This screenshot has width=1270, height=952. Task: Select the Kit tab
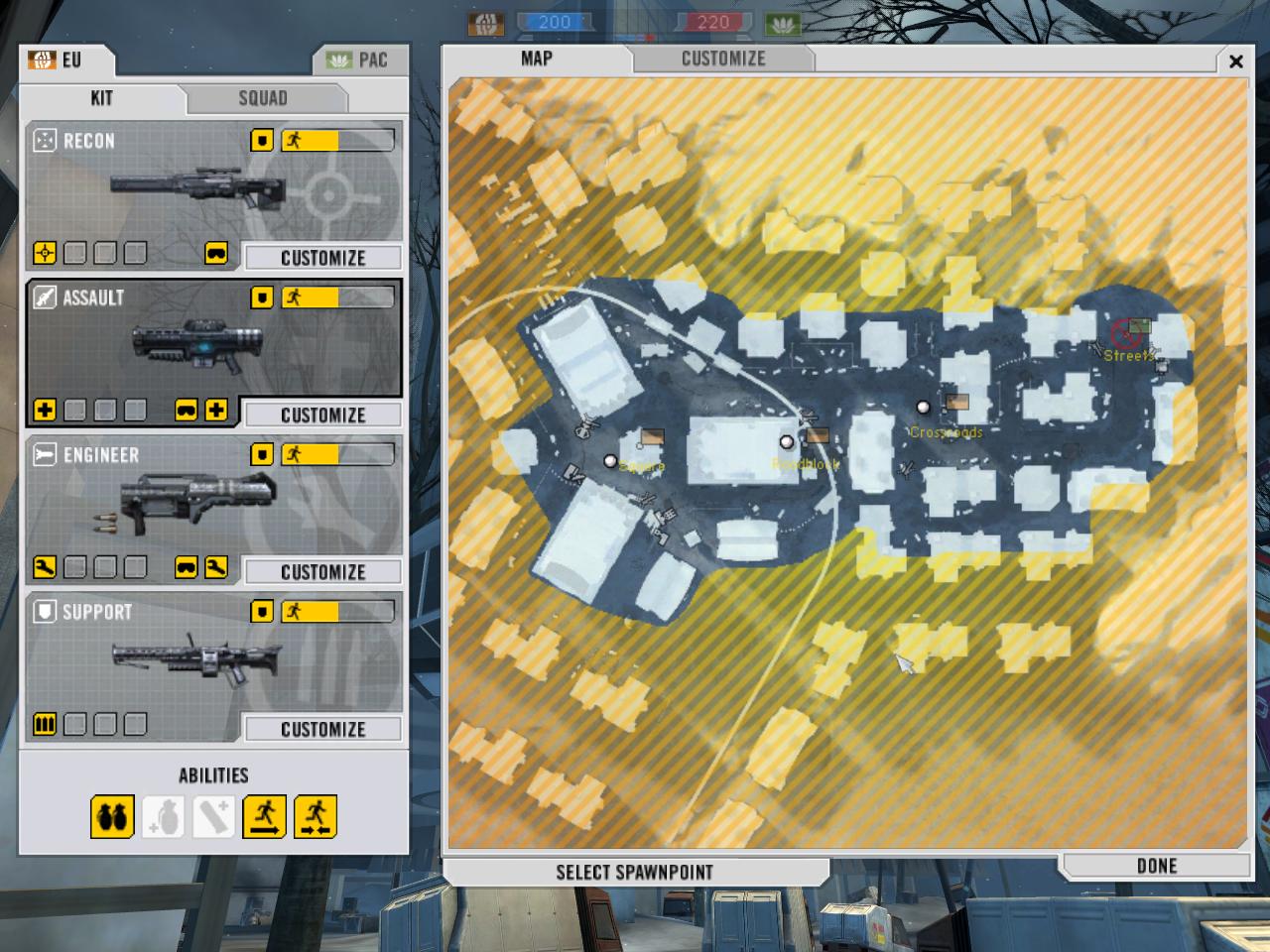click(101, 98)
